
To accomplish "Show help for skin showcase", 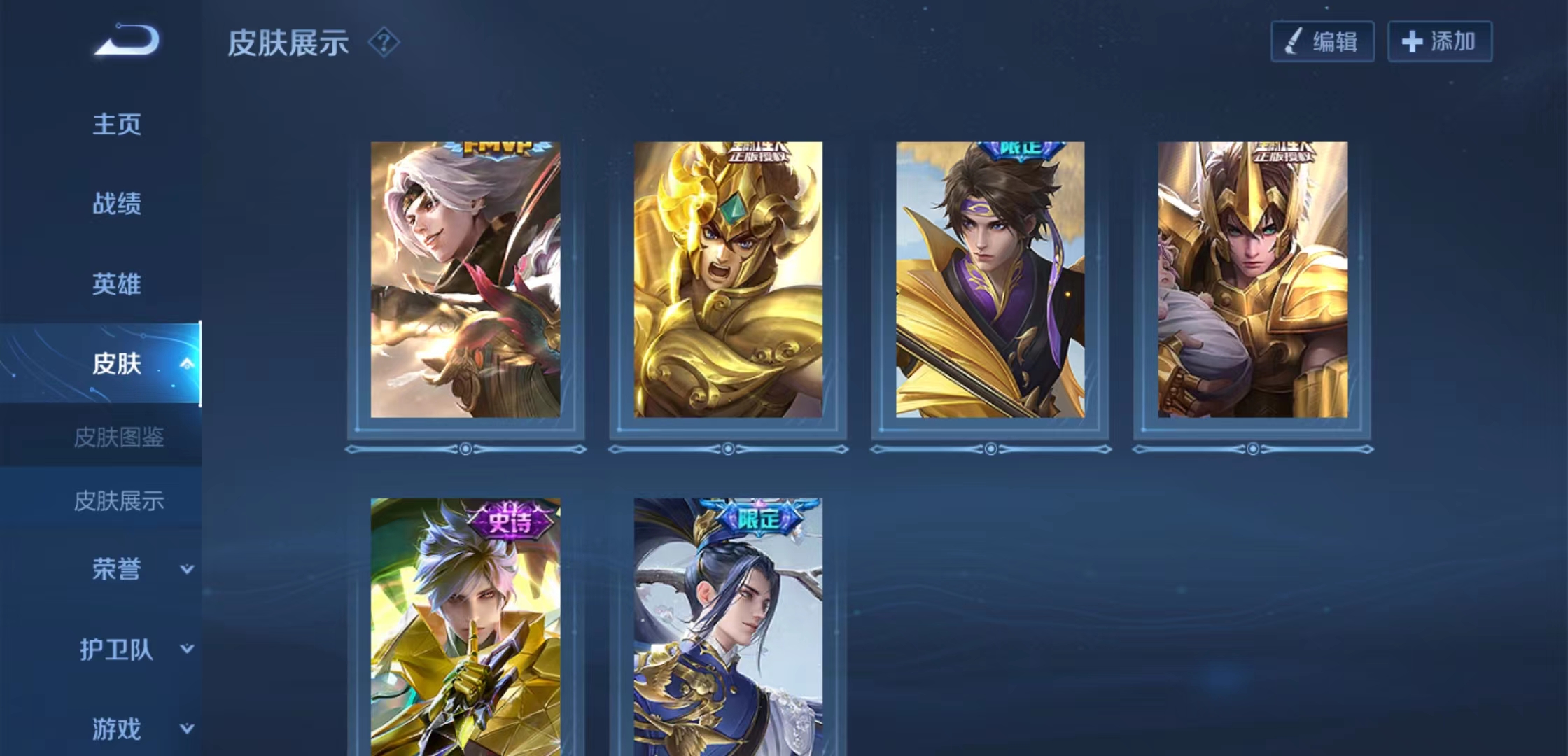I will coord(384,43).
